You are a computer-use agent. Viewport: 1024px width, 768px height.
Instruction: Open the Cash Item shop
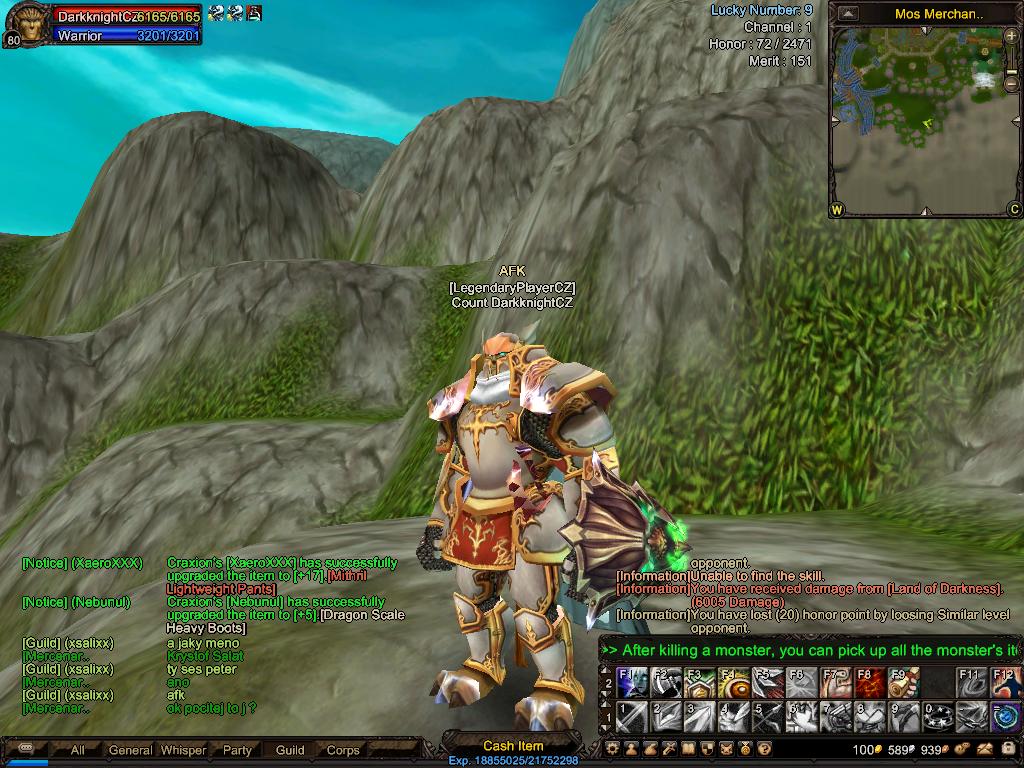(512, 745)
